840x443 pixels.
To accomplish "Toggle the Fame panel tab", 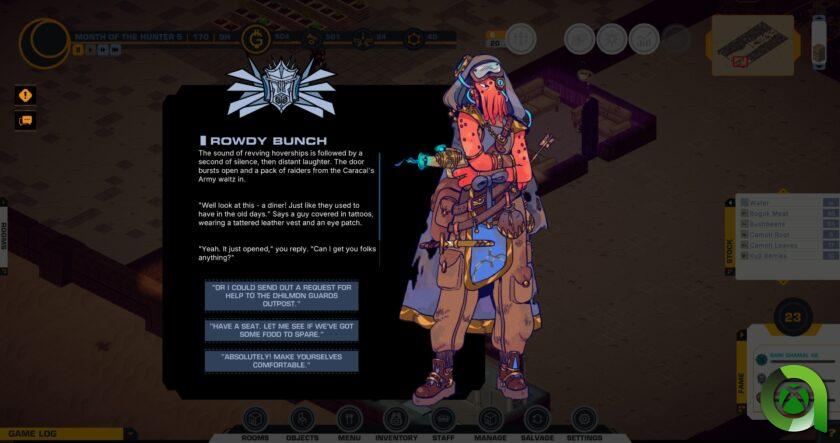I will point(742,380).
